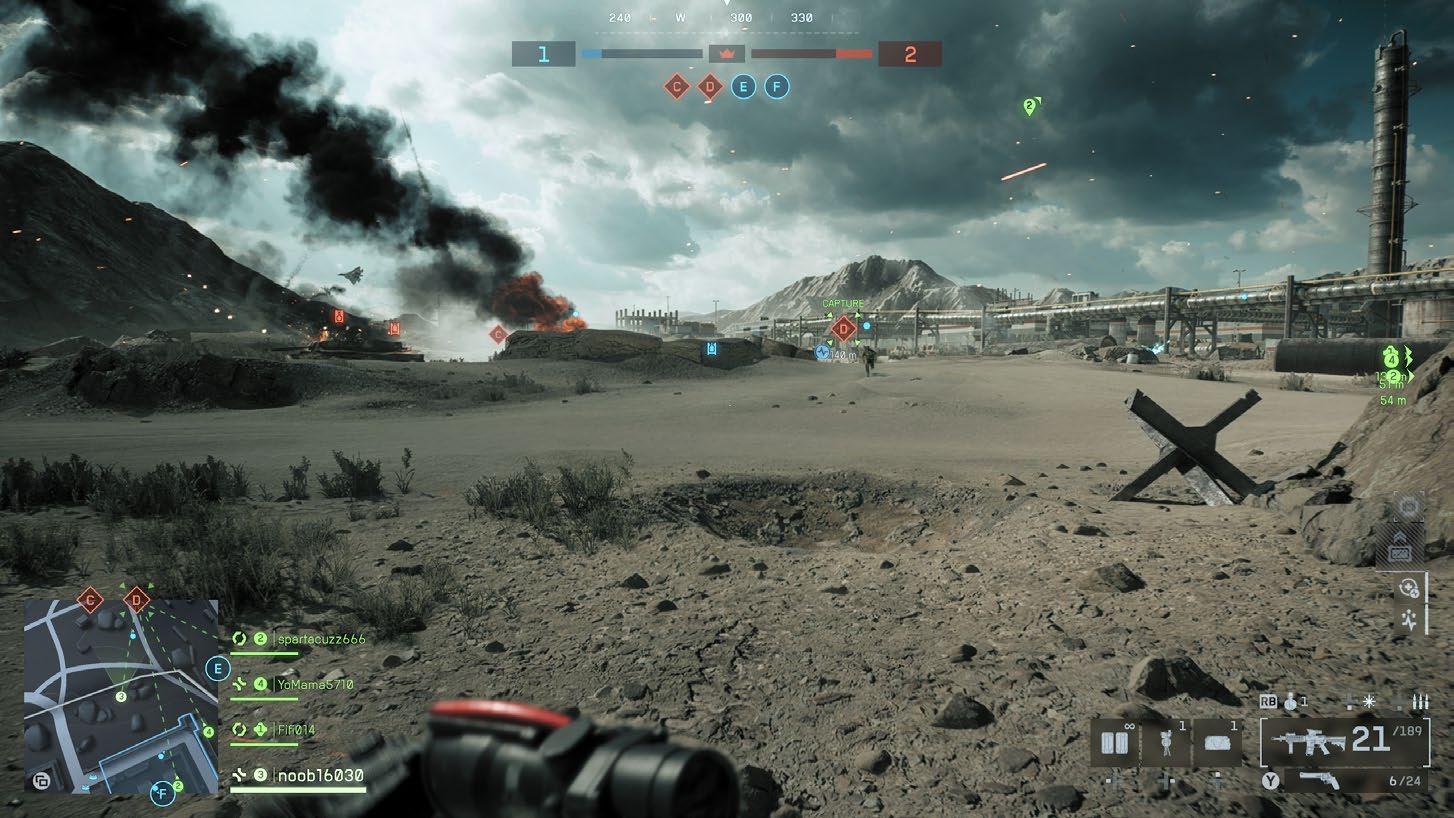Click the heal squad trait icon

coord(1408,589)
